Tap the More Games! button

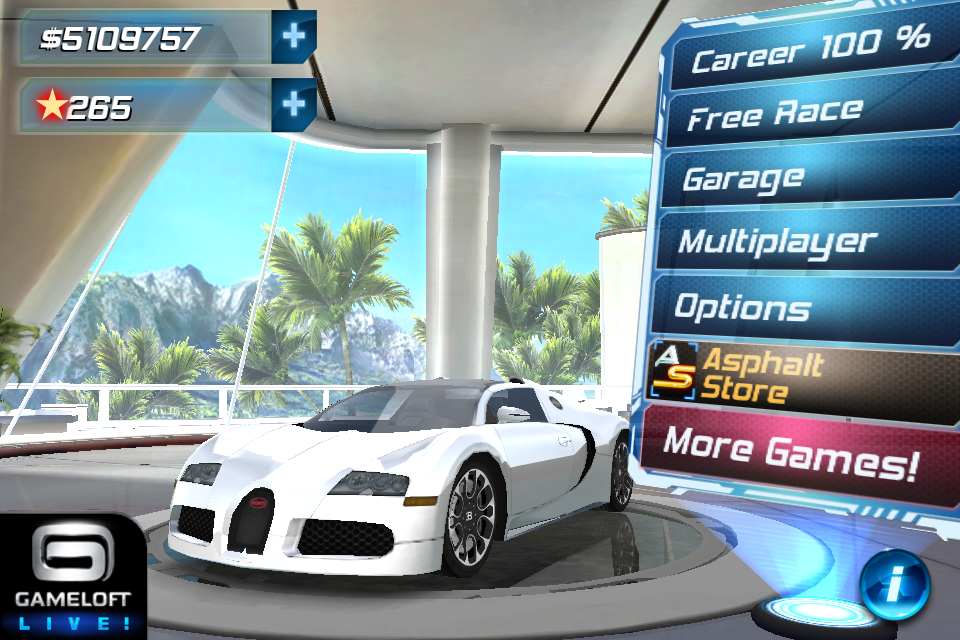pyautogui.click(x=790, y=447)
